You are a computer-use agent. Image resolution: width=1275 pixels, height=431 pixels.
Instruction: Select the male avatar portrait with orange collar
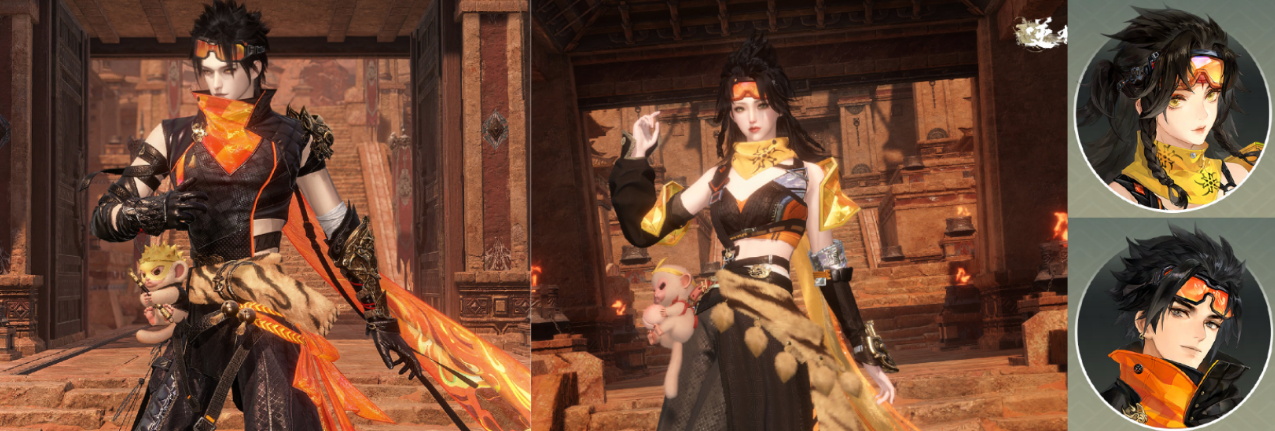pos(1171,325)
